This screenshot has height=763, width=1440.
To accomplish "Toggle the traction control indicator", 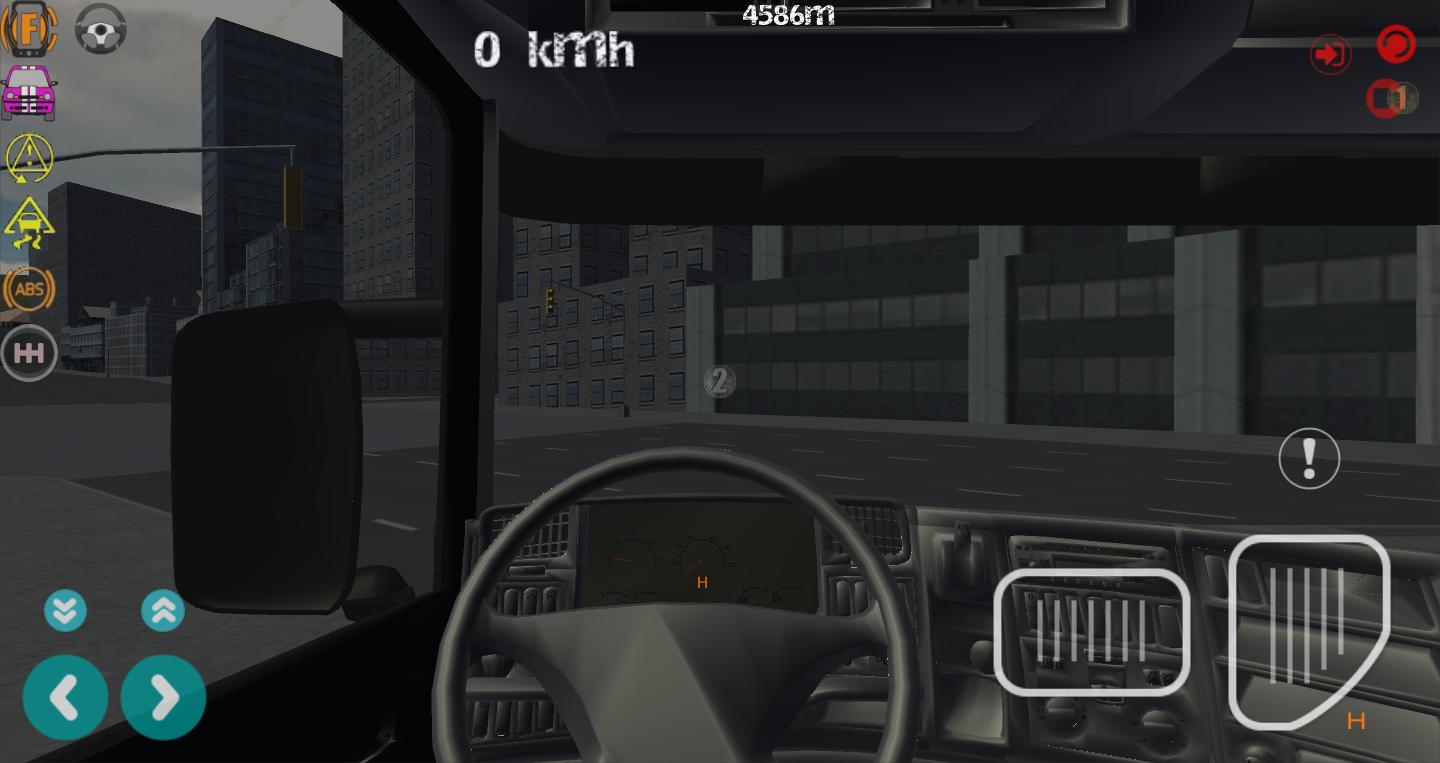I will 29,223.
